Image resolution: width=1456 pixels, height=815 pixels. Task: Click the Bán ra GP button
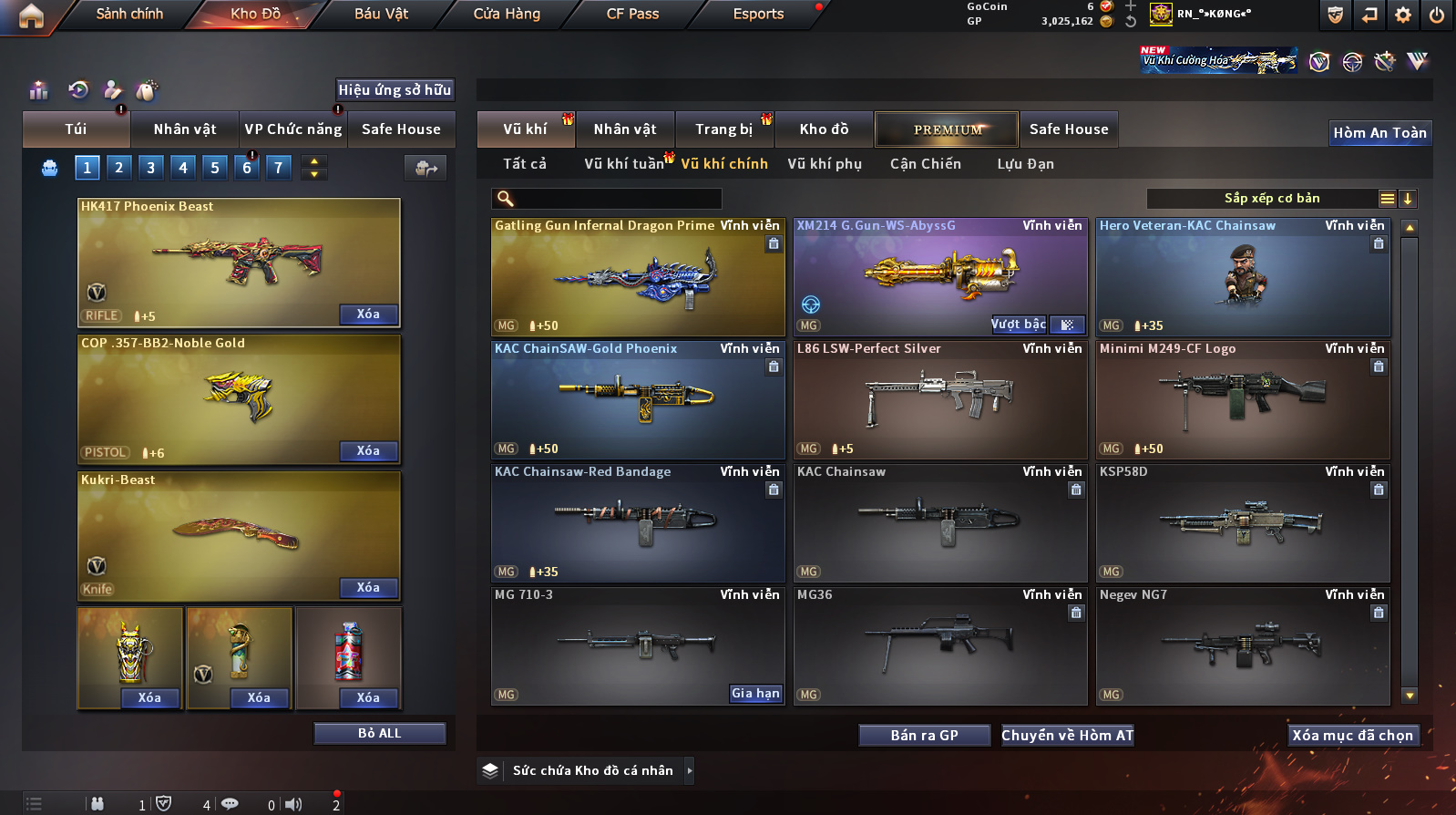pos(924,736)
